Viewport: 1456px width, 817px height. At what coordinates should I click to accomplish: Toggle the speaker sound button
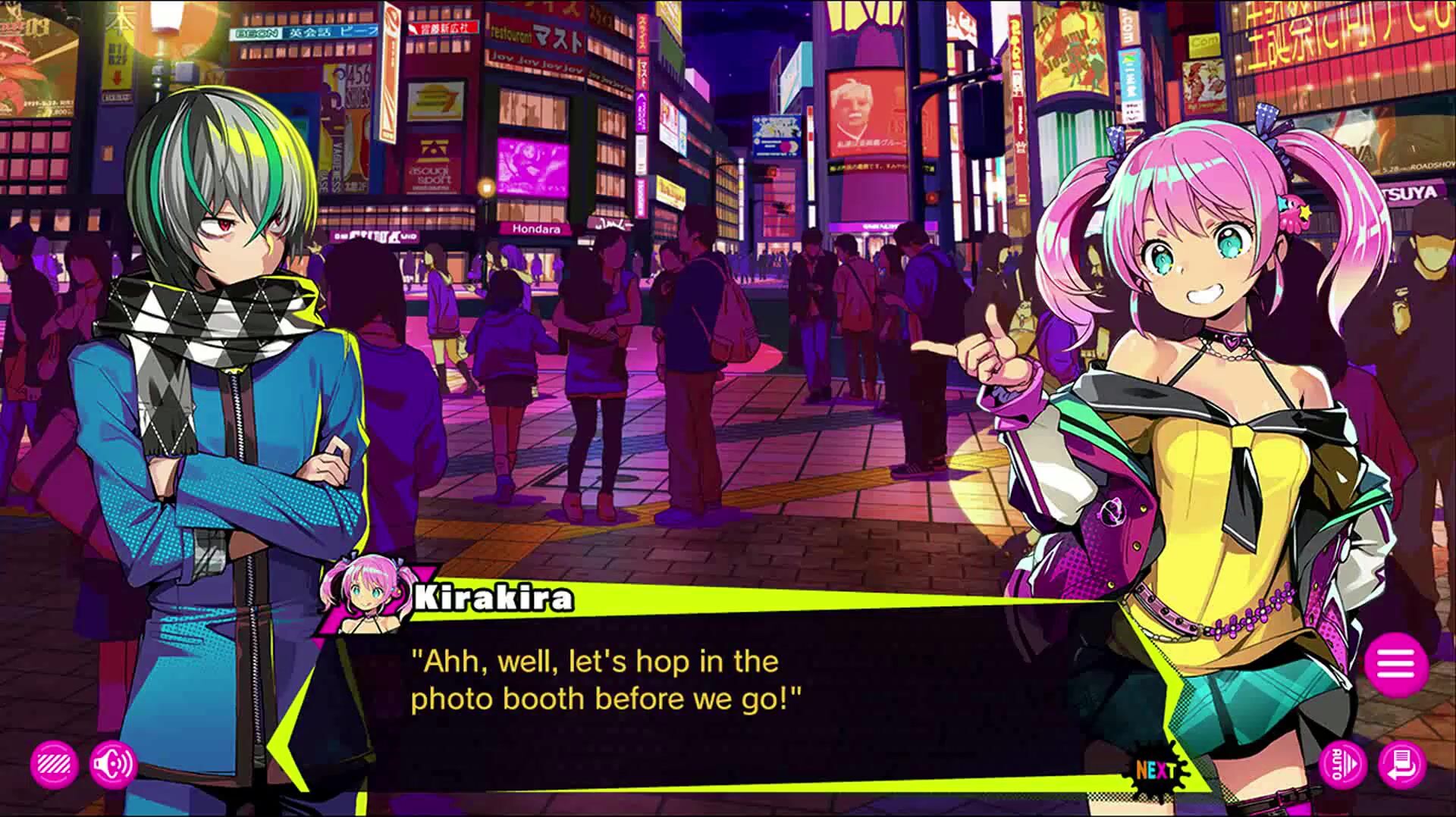pos(113,764)
